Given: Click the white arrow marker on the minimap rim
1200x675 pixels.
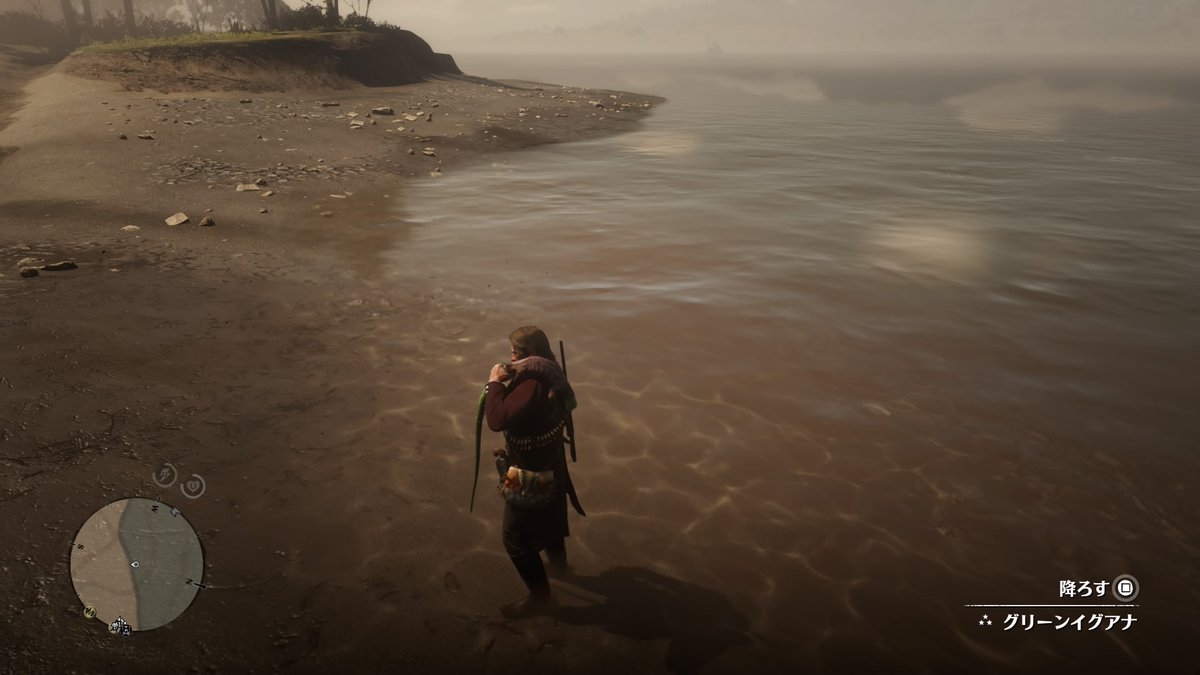Looking at the screenshot, I should (176, 512).
